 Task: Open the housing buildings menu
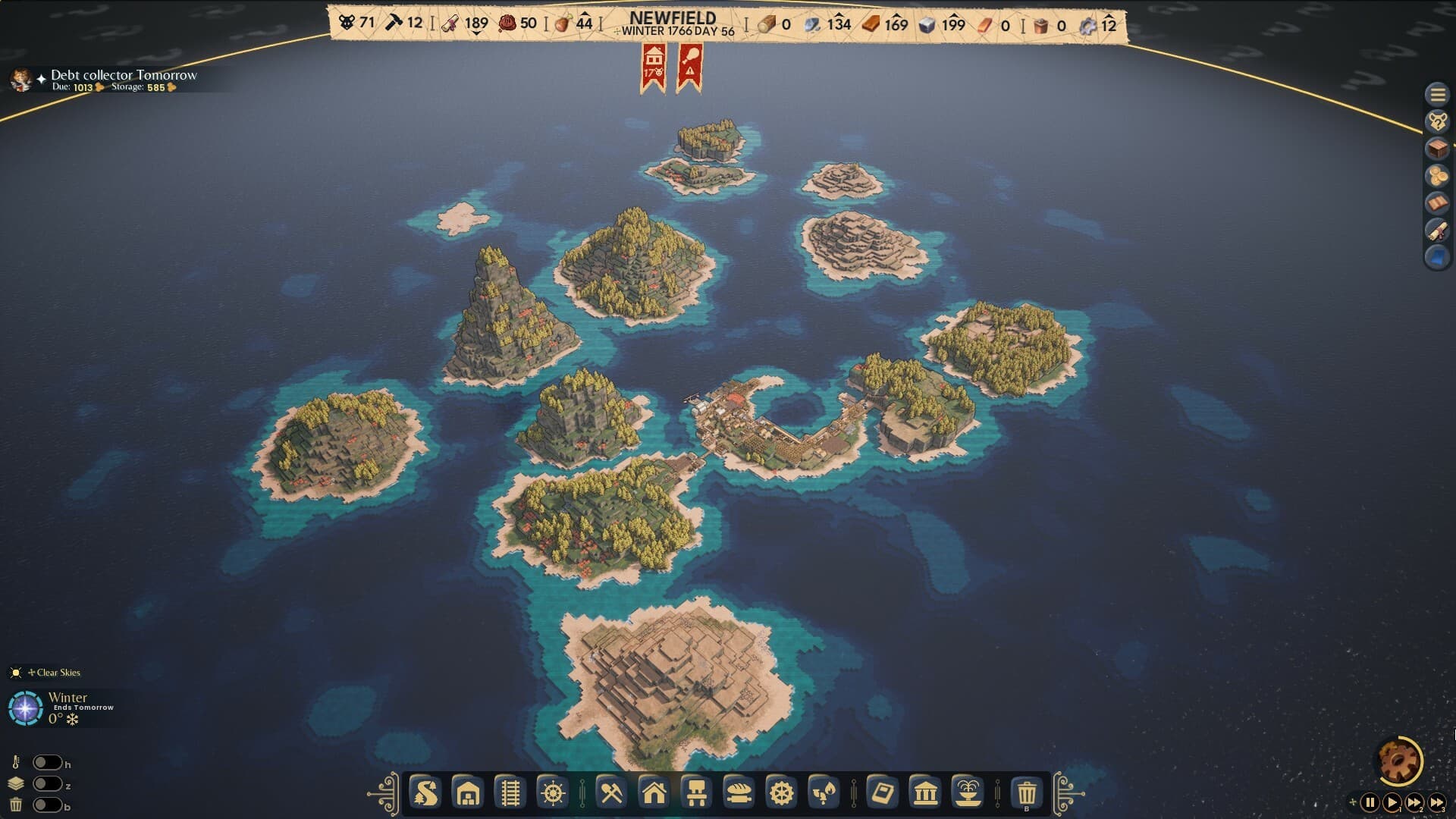click(x=656, y=795)
